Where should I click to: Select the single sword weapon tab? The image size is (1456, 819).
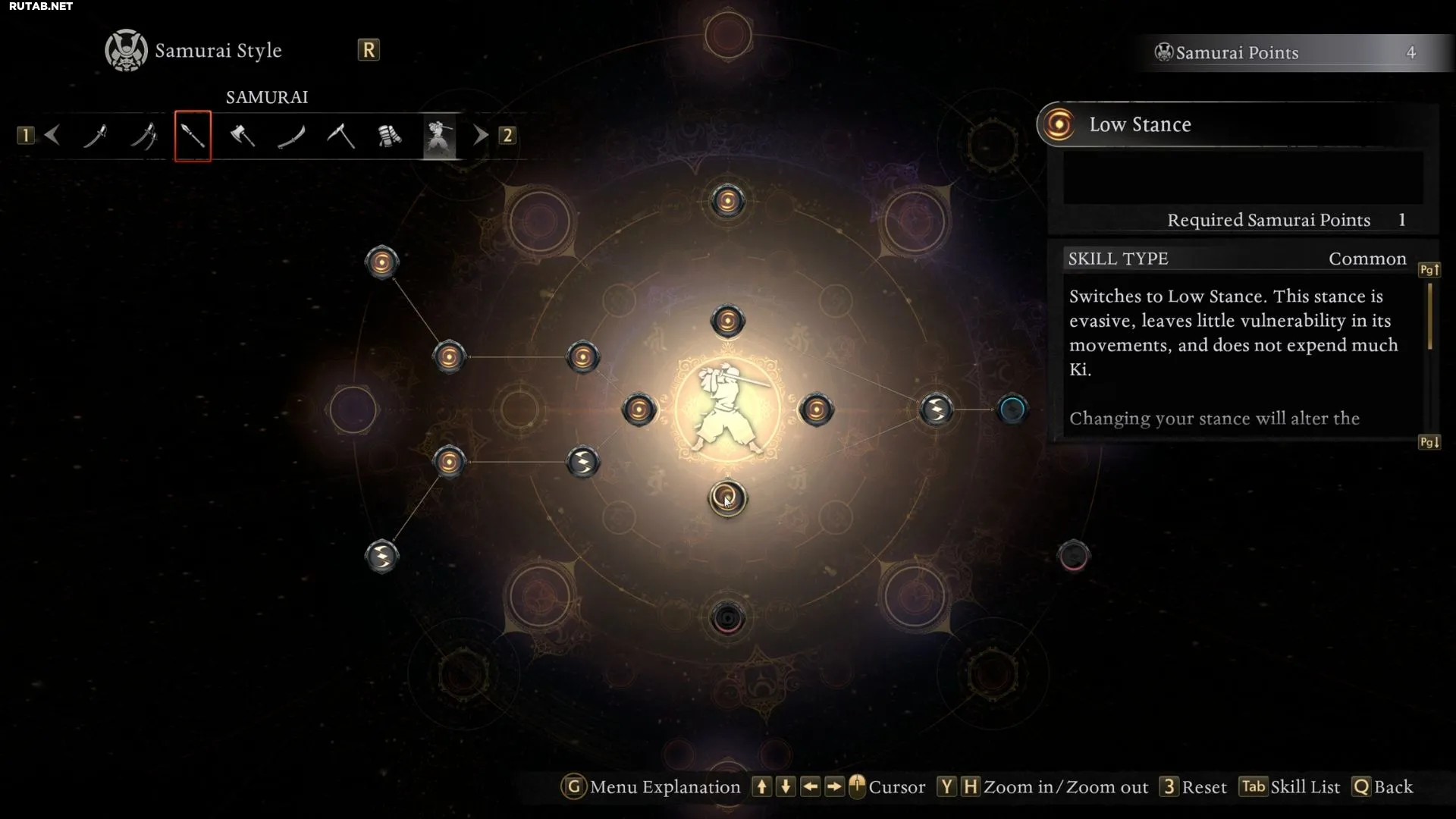95,136
